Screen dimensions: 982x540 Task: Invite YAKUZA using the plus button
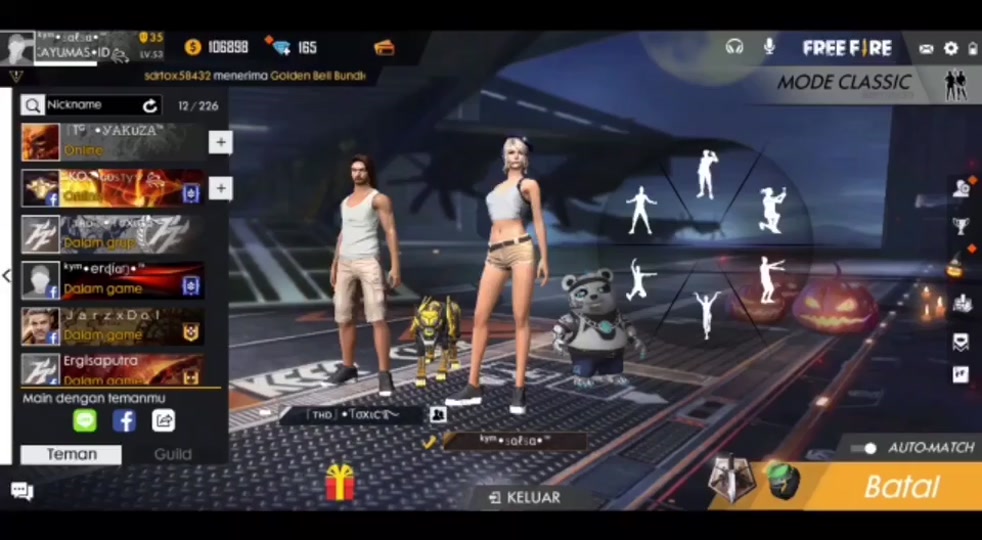tap(220, 142)
